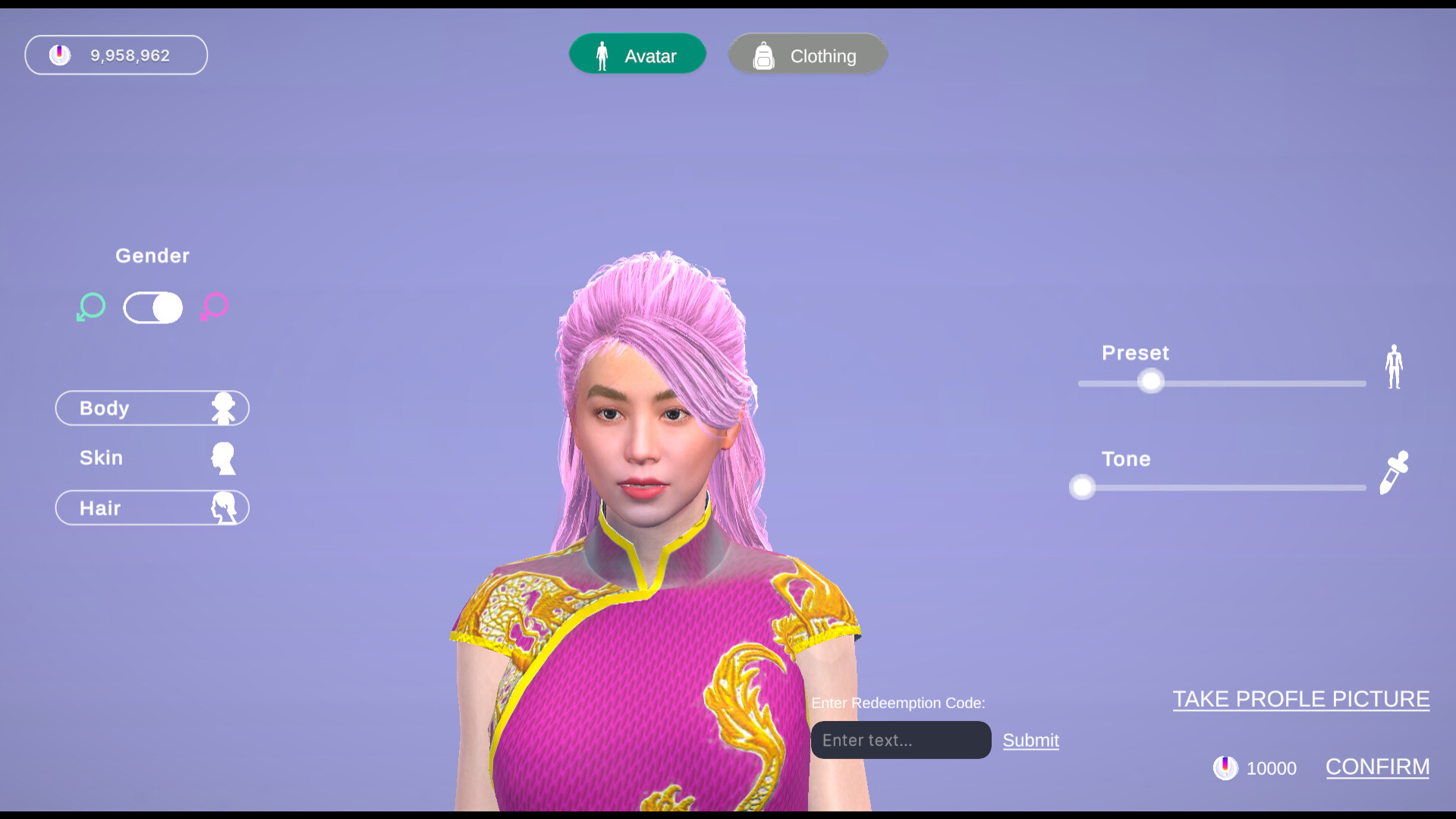Select the male gender symbol icon
Screen dimensions: 1456x819
pyautogui.click(x=90, y=307)
